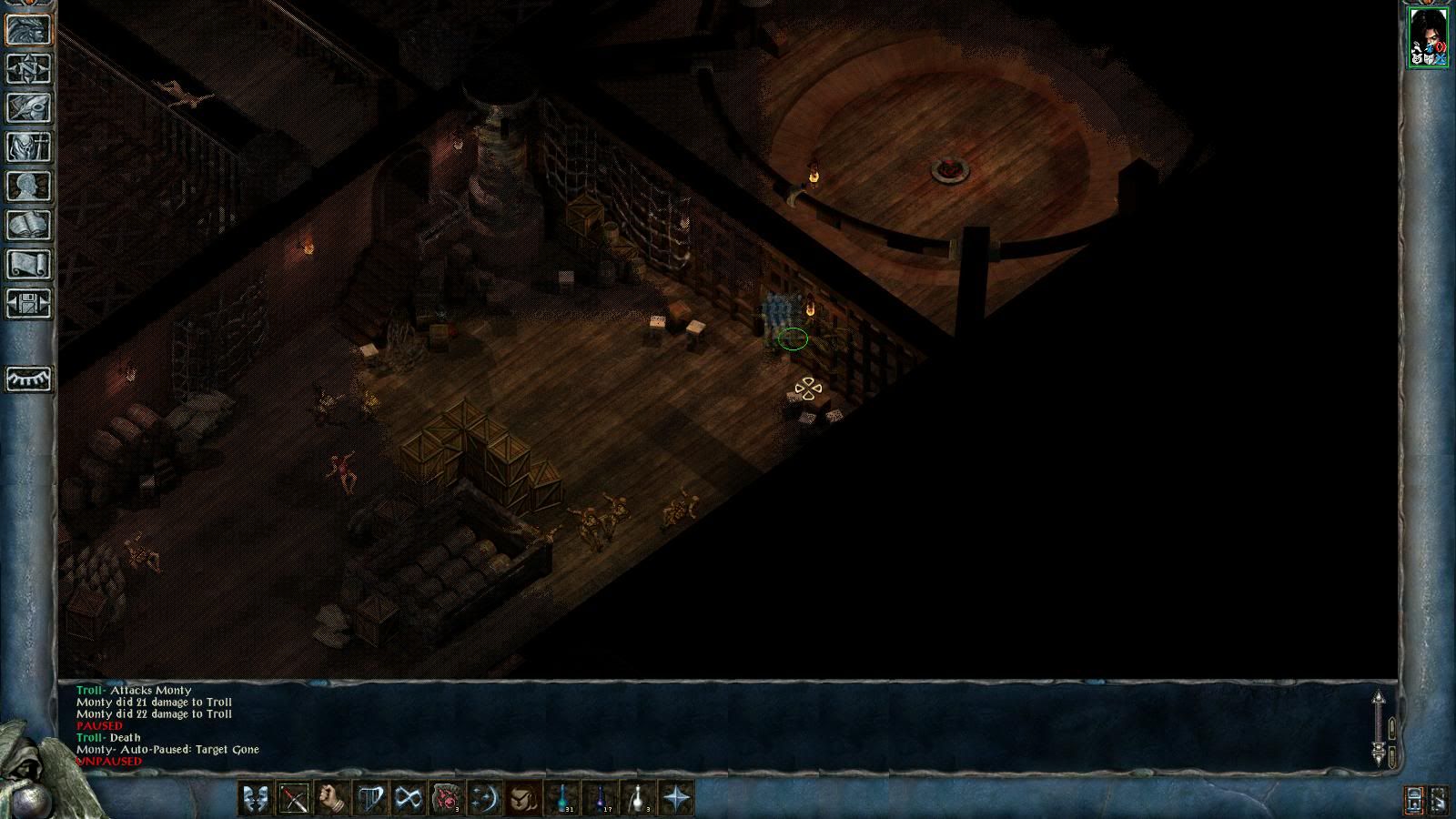
Task: Open the cast spell moon and stars
Action: coord(485,799)
